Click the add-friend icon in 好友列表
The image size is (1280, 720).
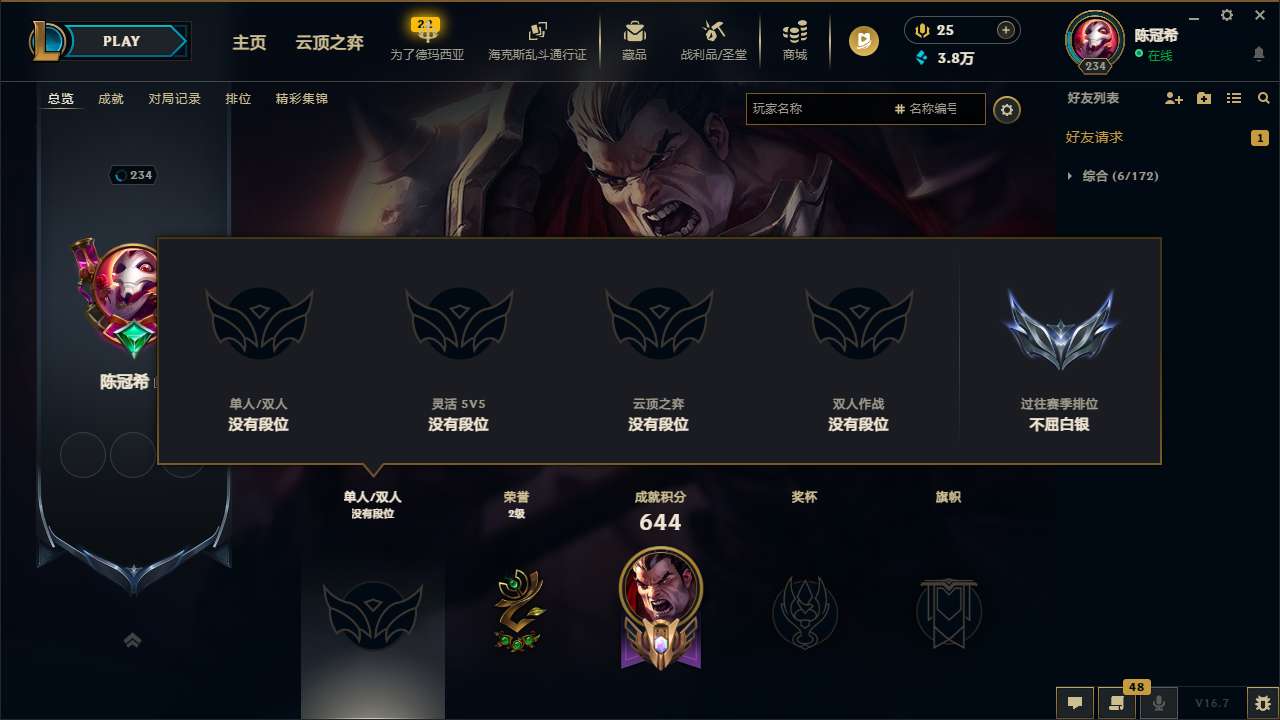(1172, 98)
